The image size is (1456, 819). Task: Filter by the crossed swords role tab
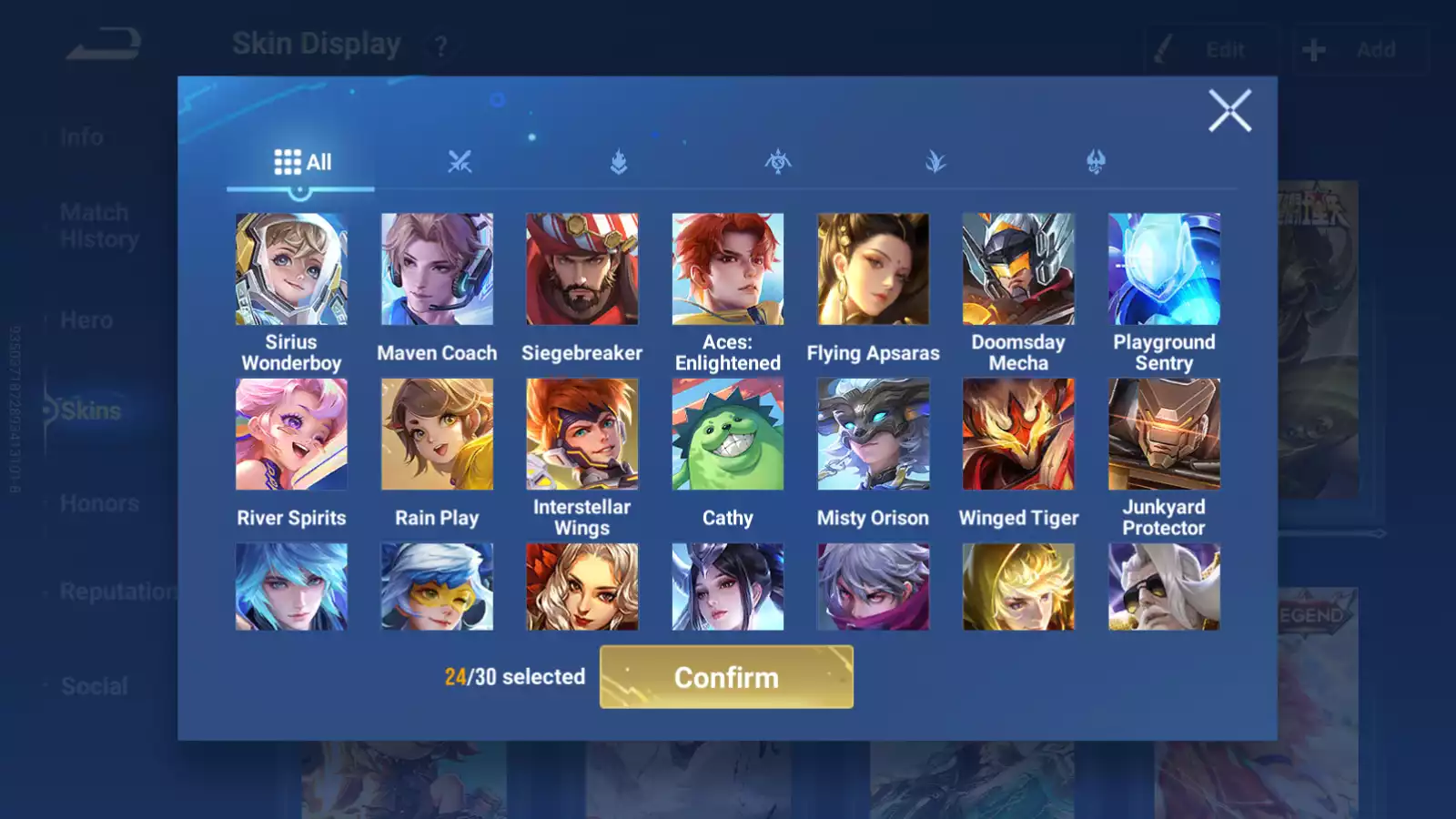(460, 163)
